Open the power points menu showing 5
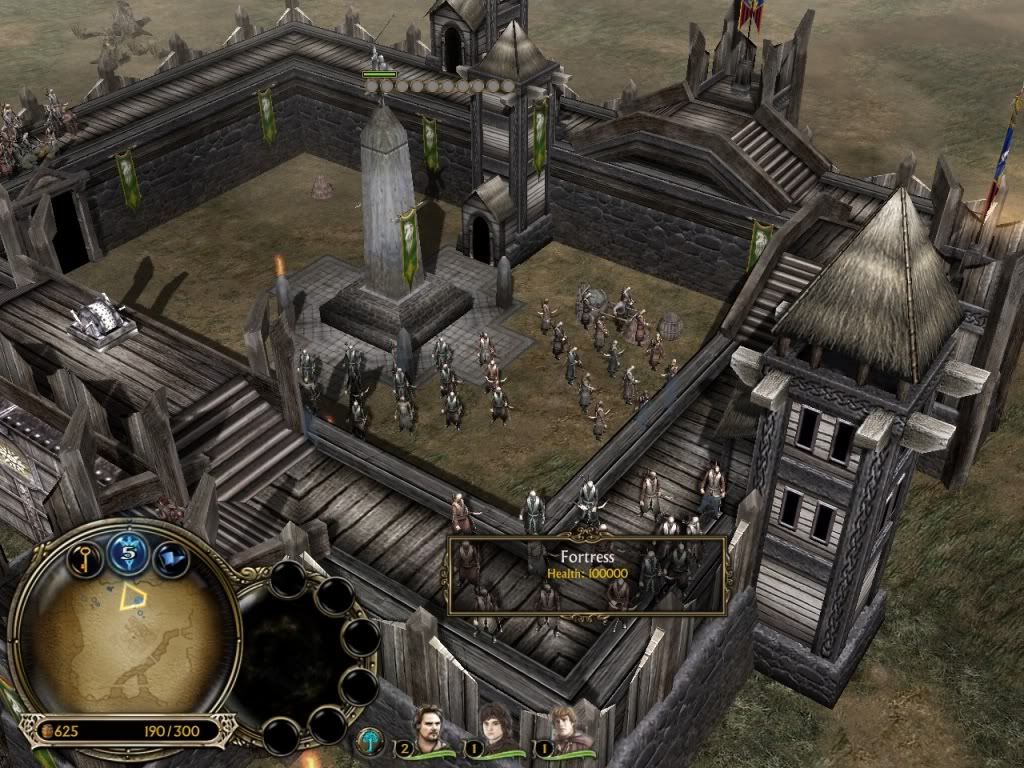1024x768 pixels. [128, 552]
